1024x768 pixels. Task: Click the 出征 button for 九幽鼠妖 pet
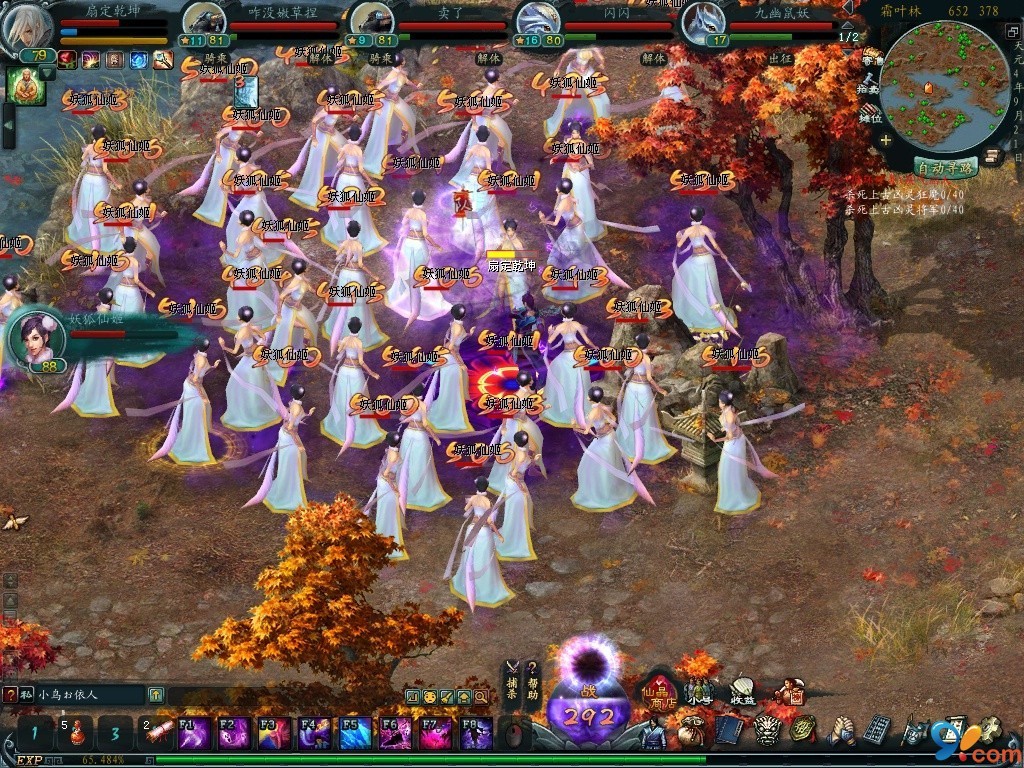(x=781, y=59)
